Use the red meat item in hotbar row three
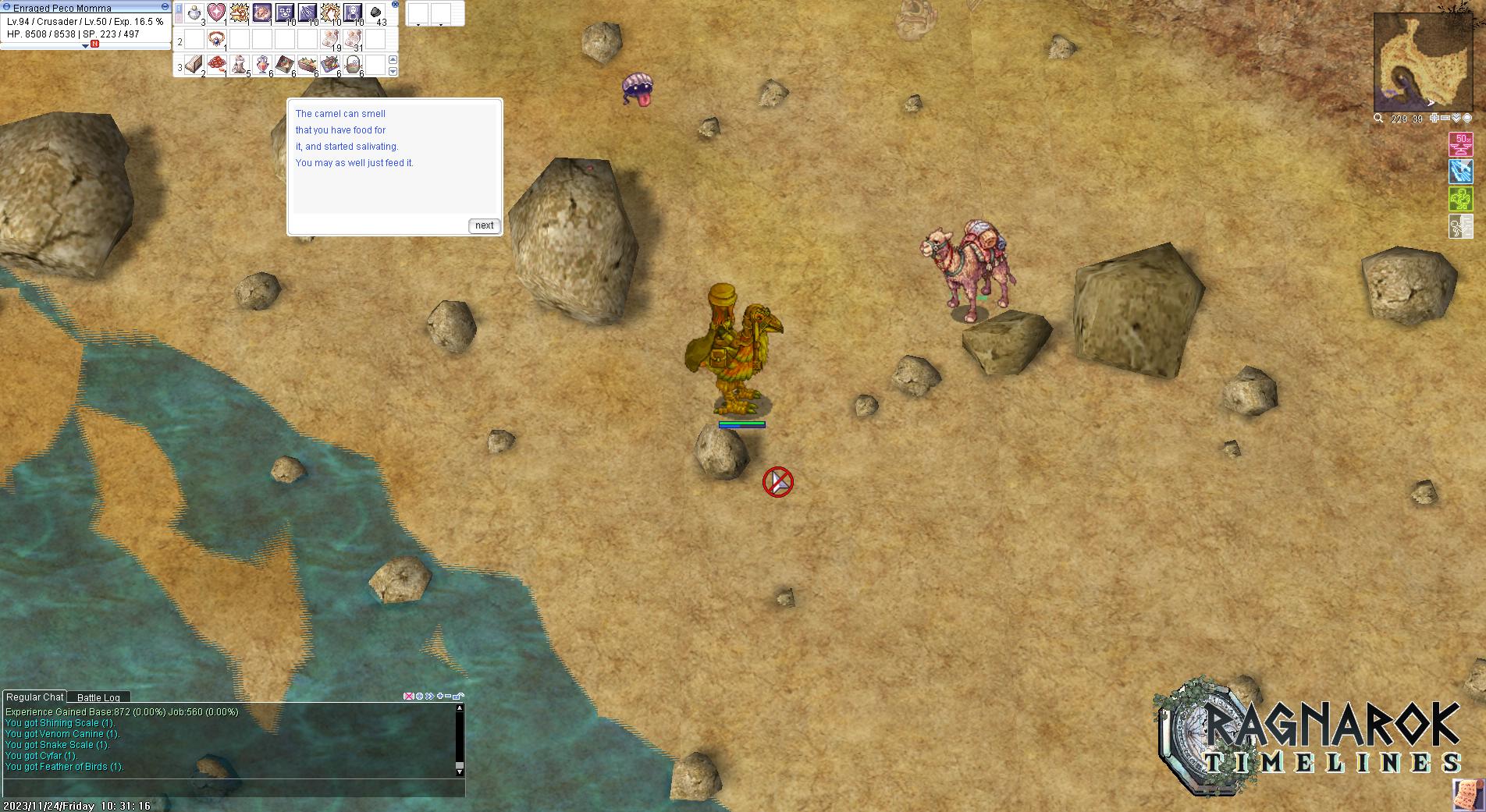 [x=216, y=65]
